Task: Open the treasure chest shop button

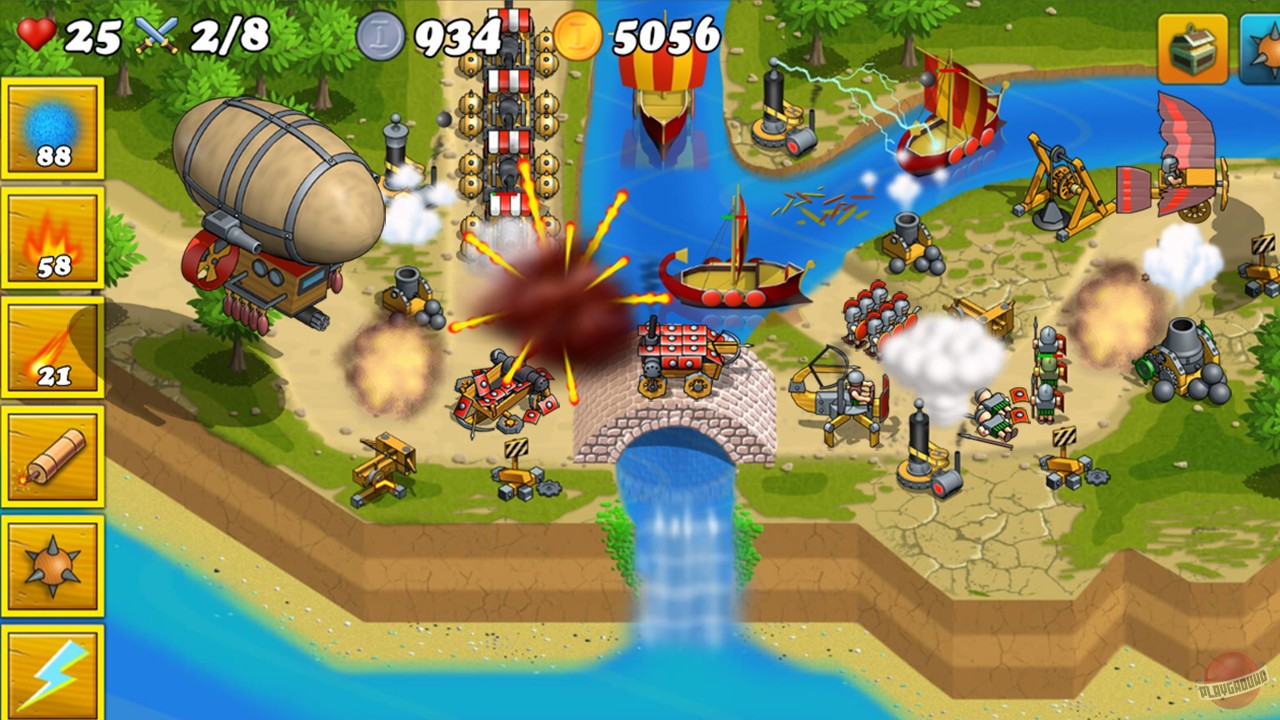Action: [x=1194, y=47]
